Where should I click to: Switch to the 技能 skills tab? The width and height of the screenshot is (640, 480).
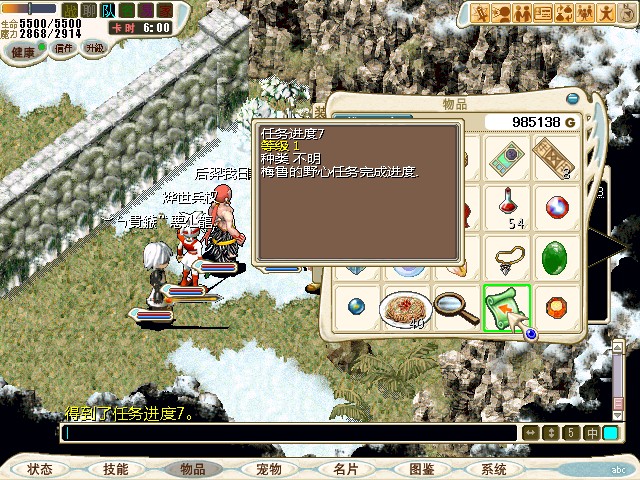(x=115, y=469)
